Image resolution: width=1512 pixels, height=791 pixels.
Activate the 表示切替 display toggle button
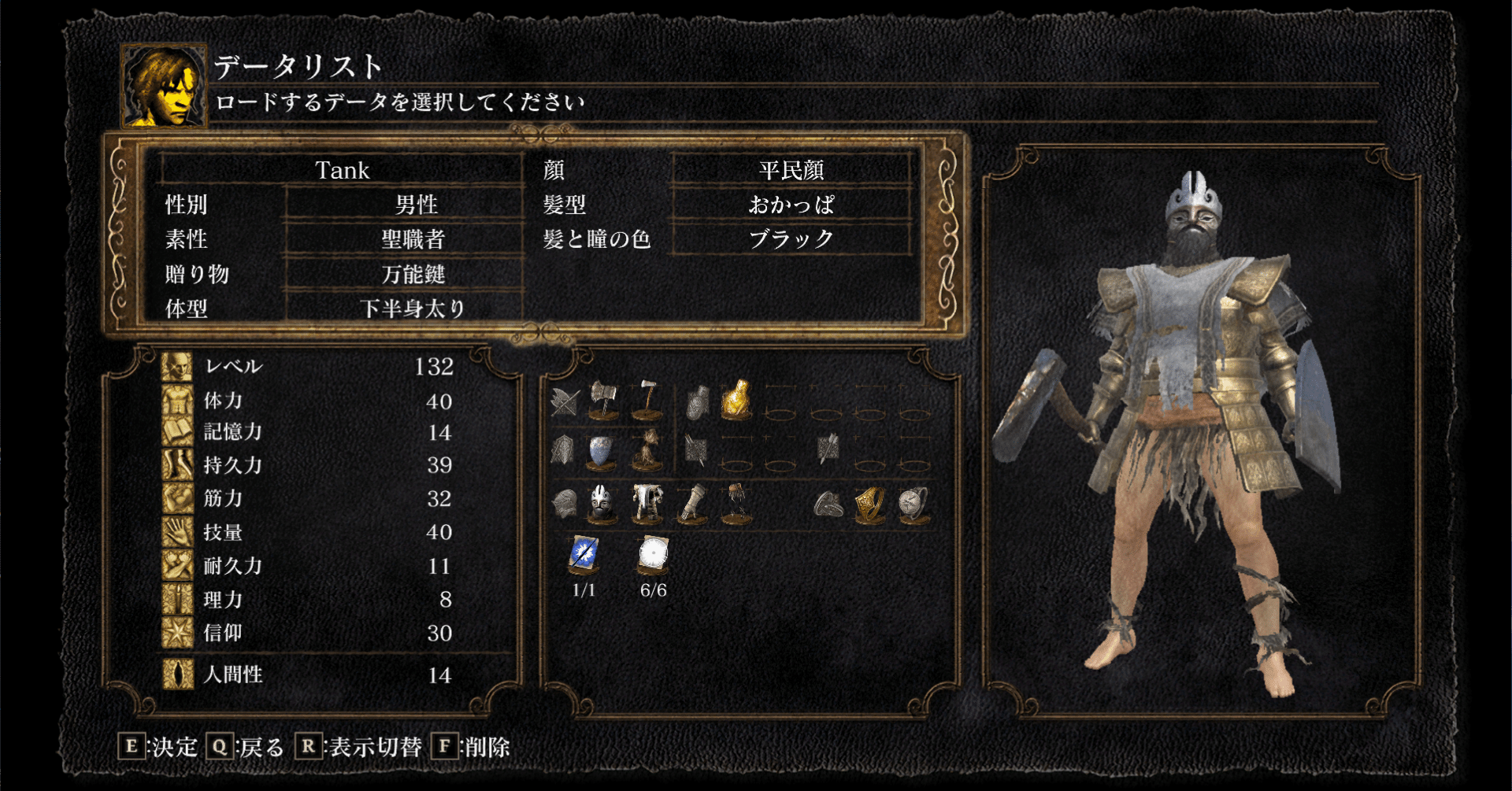(x=359, y=747)
